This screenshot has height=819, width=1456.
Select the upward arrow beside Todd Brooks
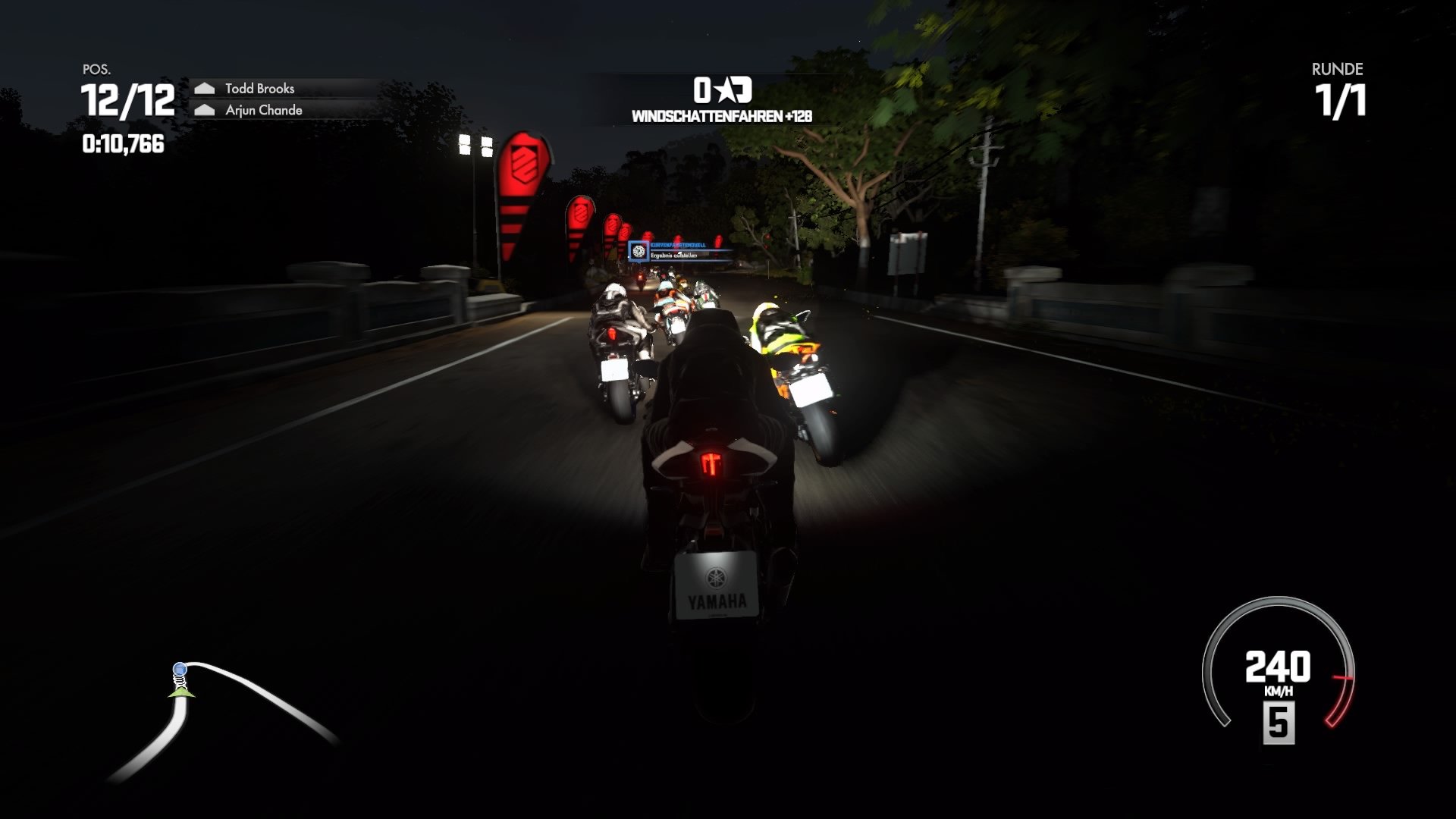[203, 89]
